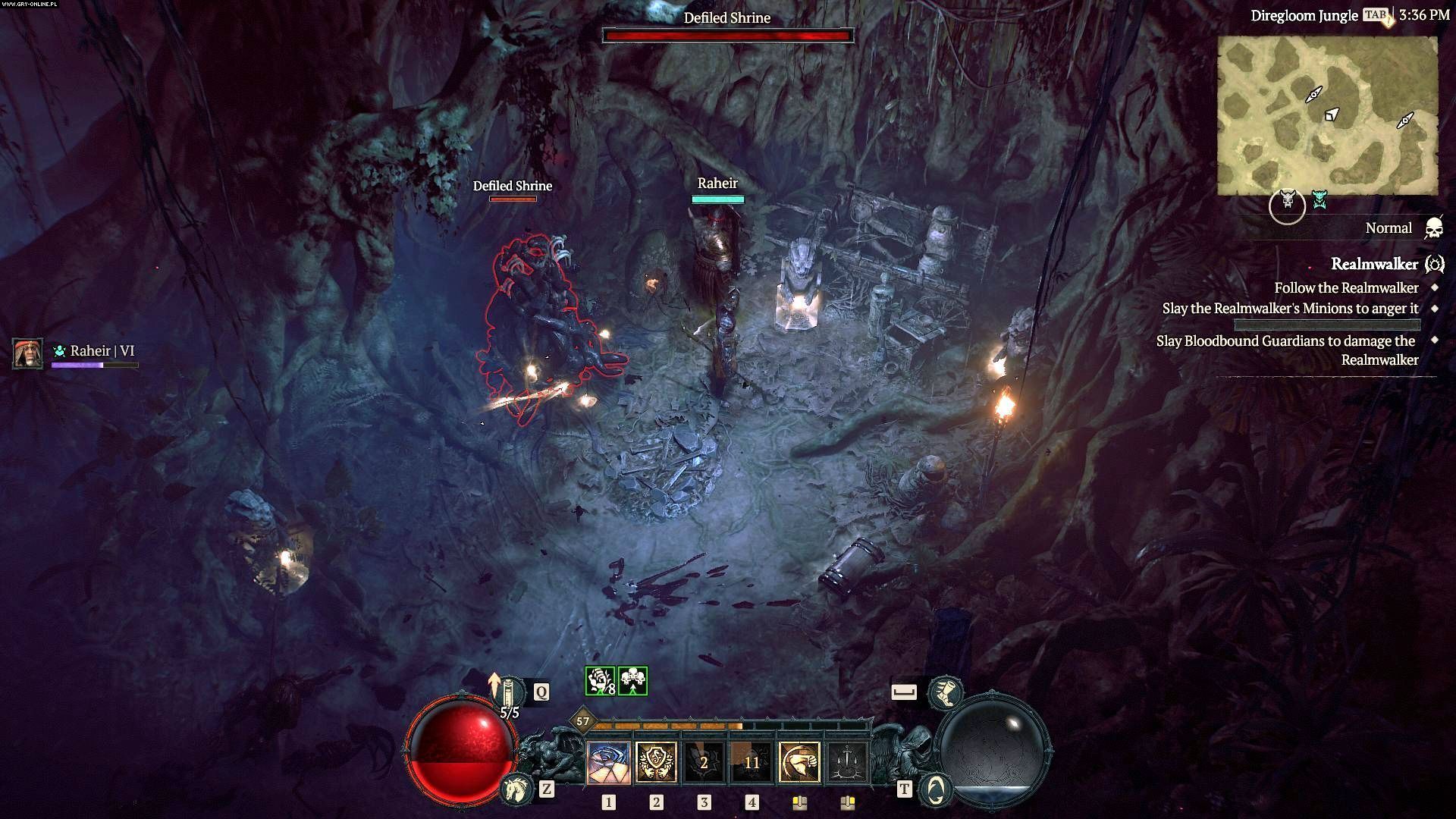The width and height of the screenshot is (1456, 819).
Task: Select the skill showing cooldown 11
Action: click(752, 761)
